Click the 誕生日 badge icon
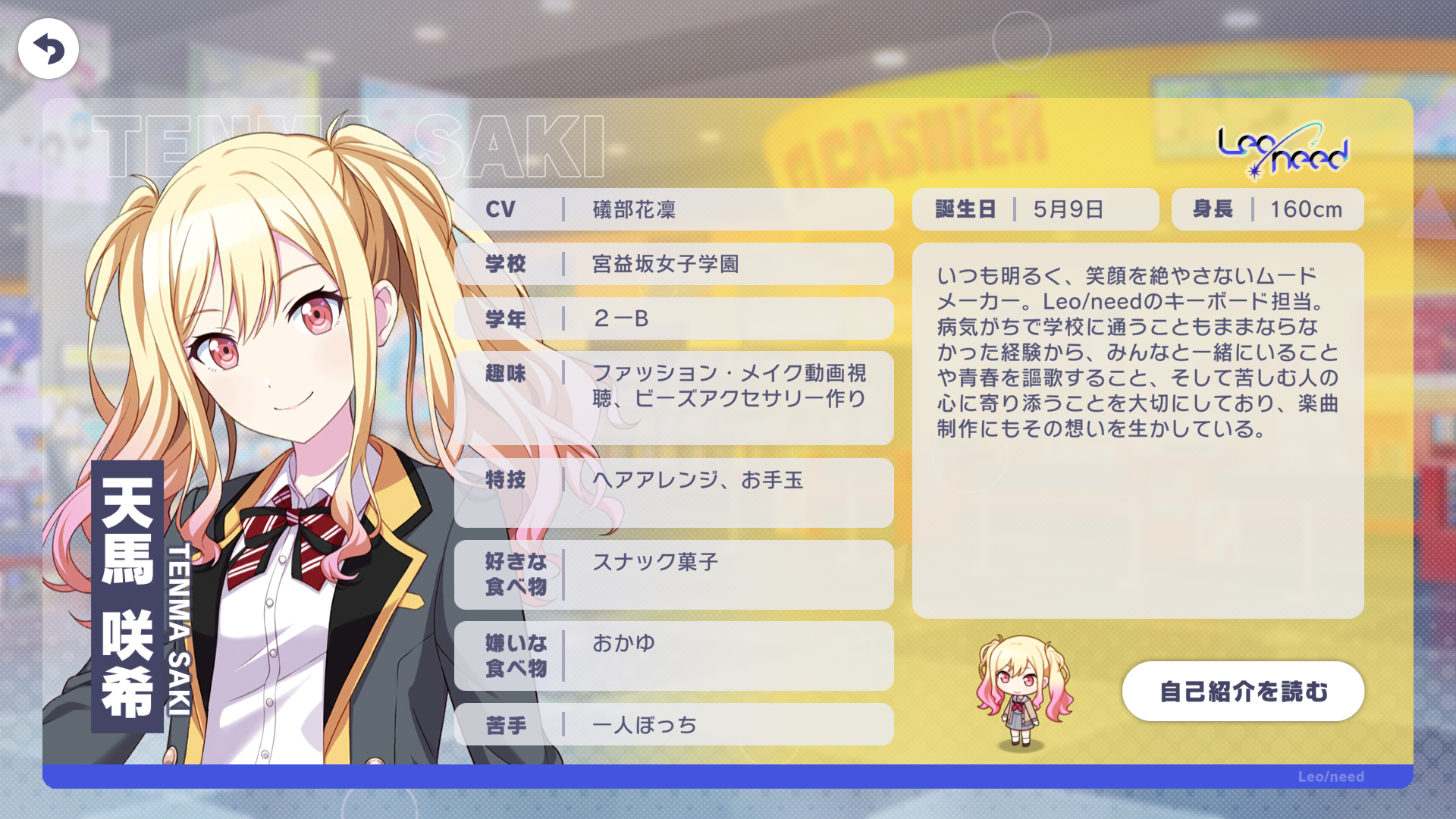The height and width of the screenshot is (819, 1456). coord(965,209)
